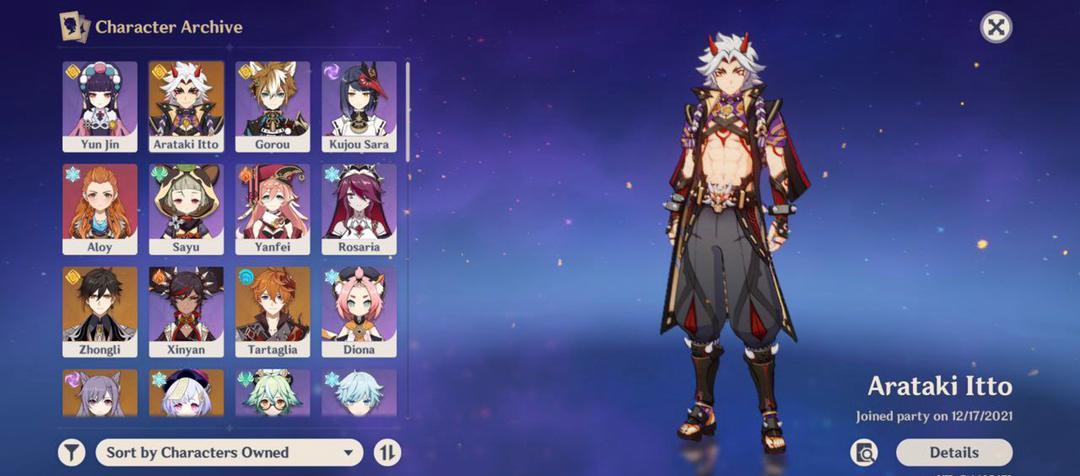Open Arataki Itto's Details

click(x=953, y=452)
